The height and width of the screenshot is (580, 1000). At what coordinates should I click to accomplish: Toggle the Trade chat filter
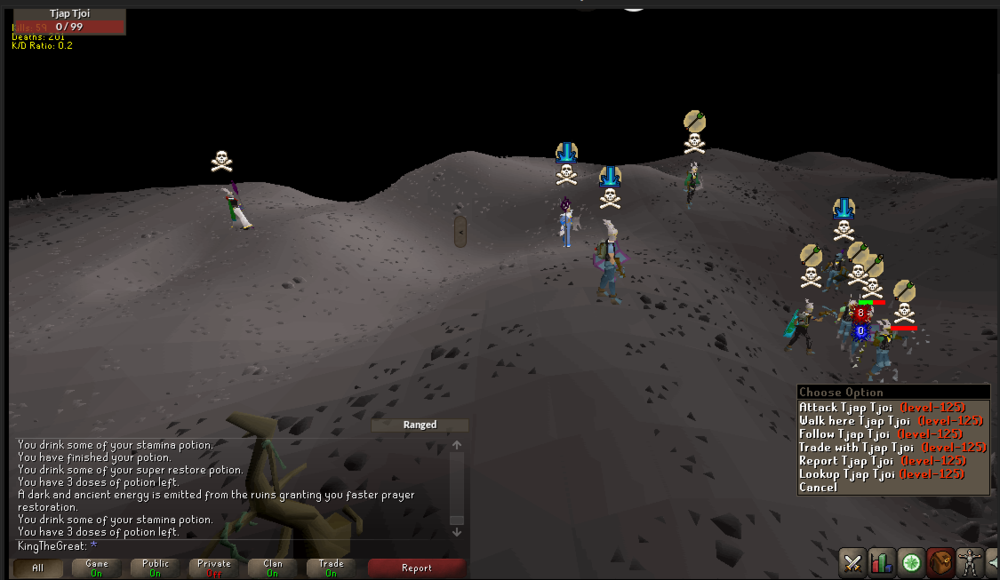[331, 568]
